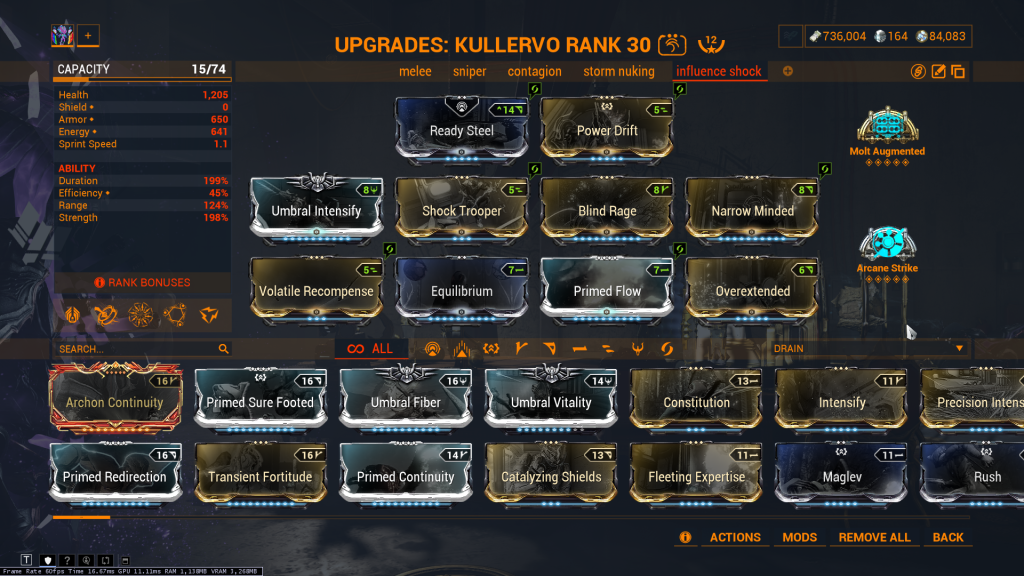1024x576 pixels.
Task: Open the Actions menu
Action: [735, 537]
